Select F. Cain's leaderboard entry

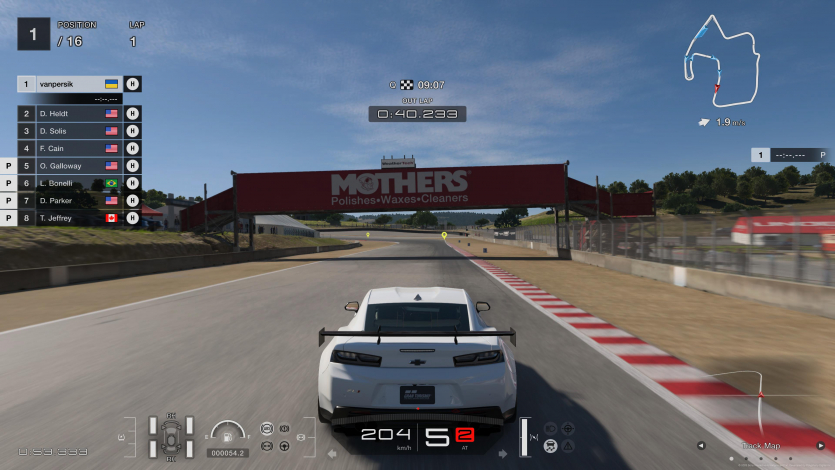(70, 149)
